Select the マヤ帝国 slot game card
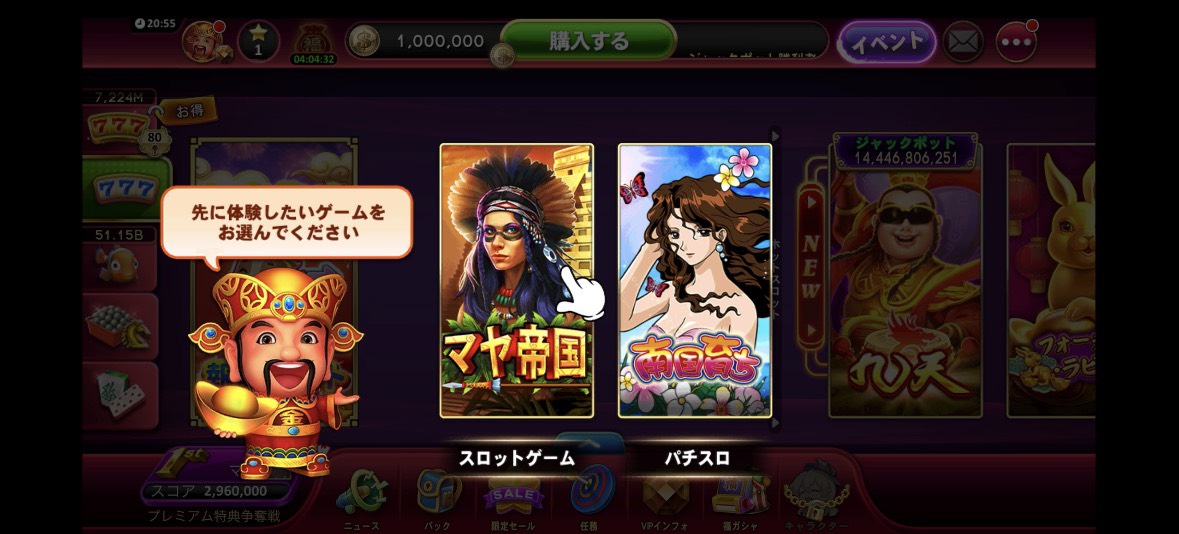1179x534 pixels. click(516, 280)
